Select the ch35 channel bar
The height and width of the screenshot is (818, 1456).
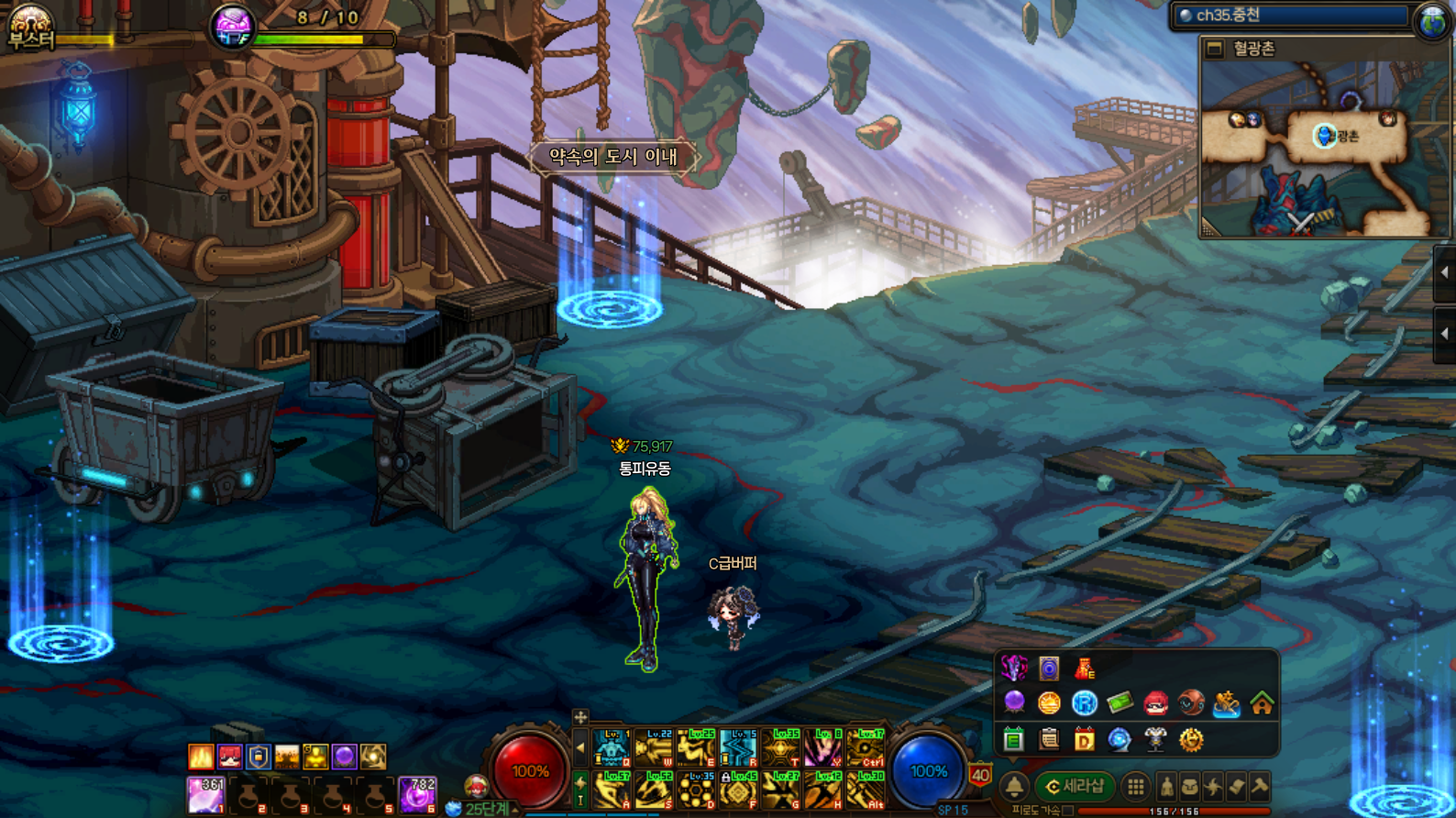pos(1292,16)
